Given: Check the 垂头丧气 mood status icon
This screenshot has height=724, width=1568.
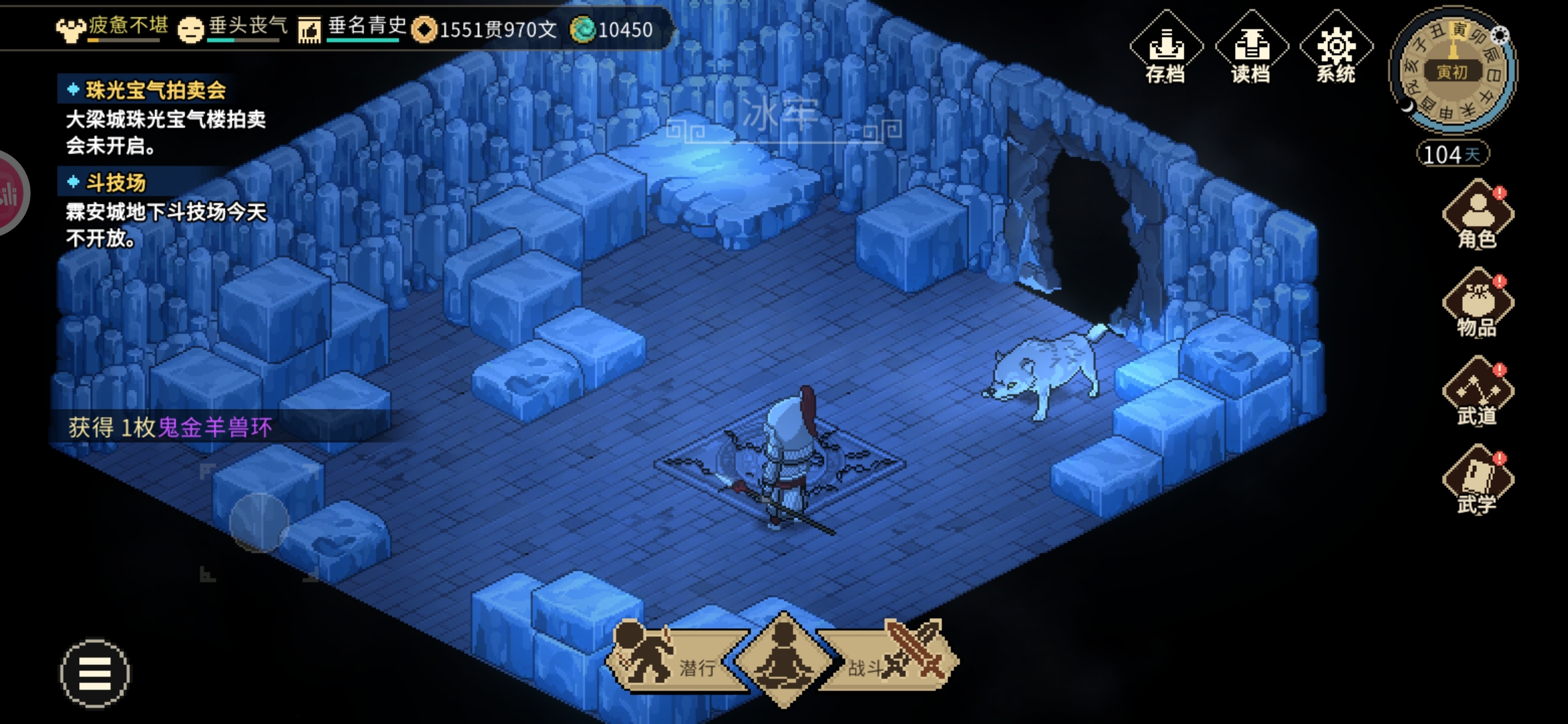Looking at the screenshot, I should 191,29.
